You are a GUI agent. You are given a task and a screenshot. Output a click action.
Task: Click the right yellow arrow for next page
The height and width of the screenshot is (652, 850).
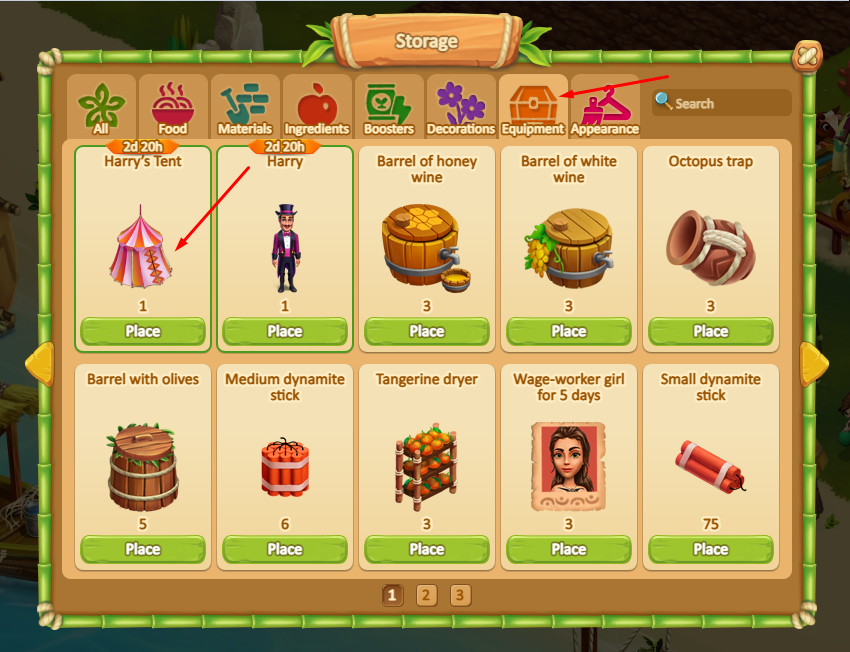813,361
